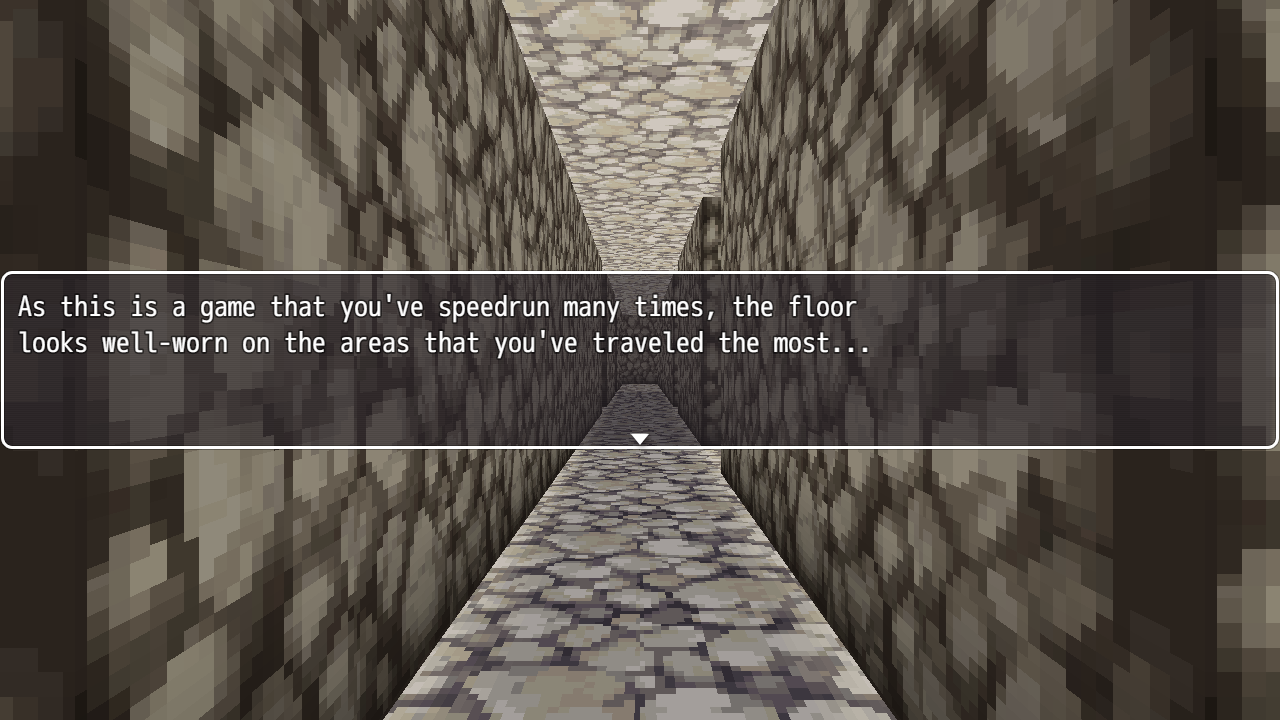Click the dialogue message box
The height and width of the screenshot is (720, 1280).
click(640, 360)
